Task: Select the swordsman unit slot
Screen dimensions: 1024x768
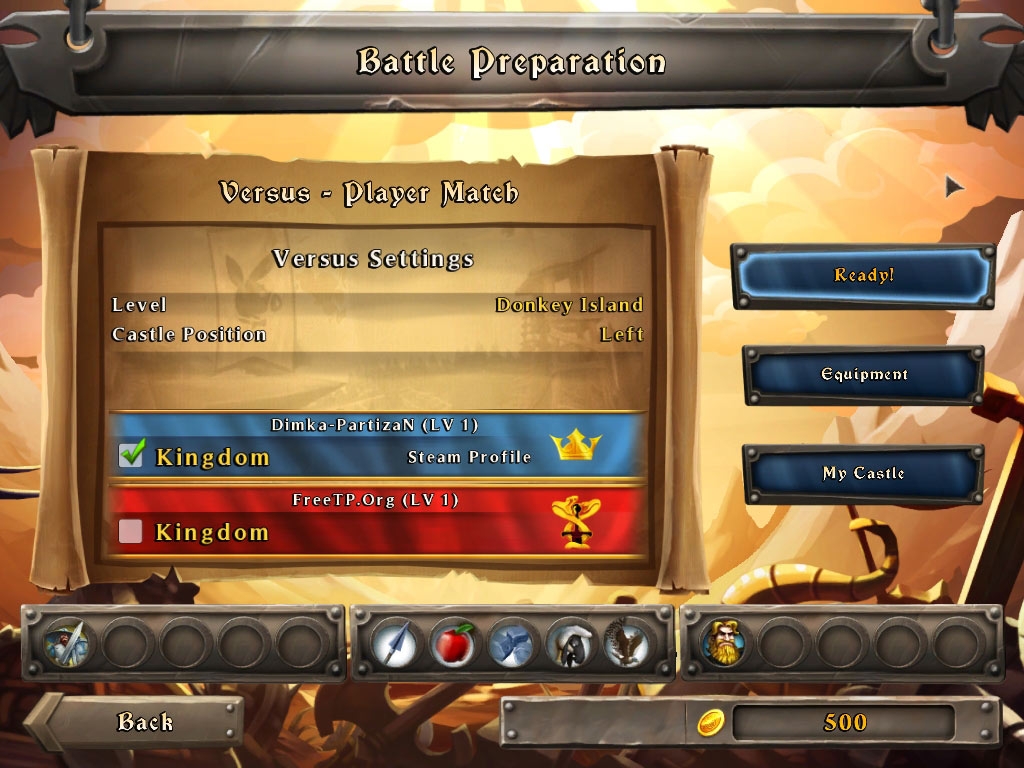Action: tap(68, 643)
